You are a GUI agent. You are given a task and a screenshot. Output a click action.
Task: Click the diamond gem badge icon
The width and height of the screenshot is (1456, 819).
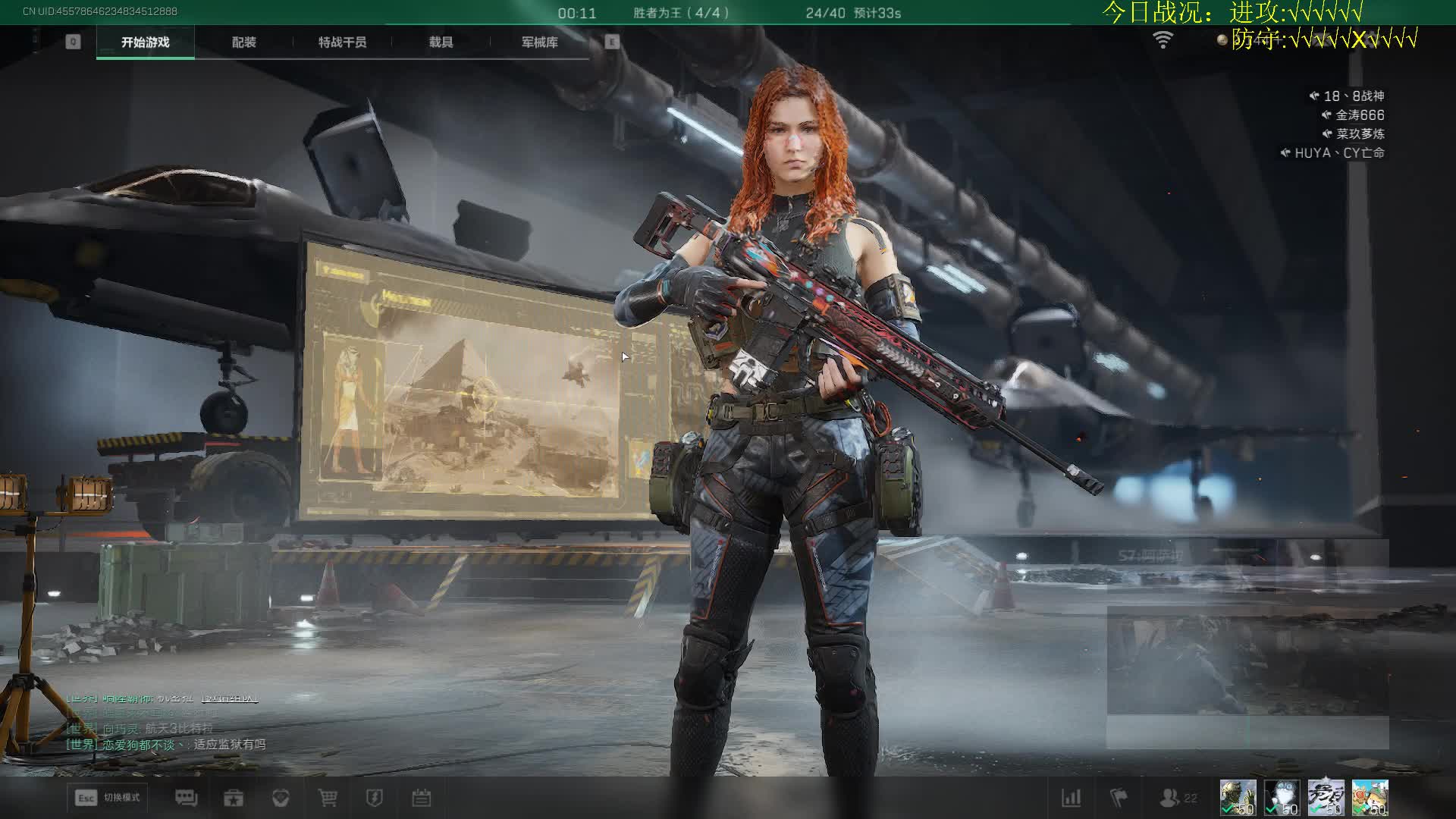click(x=281, y=798)
